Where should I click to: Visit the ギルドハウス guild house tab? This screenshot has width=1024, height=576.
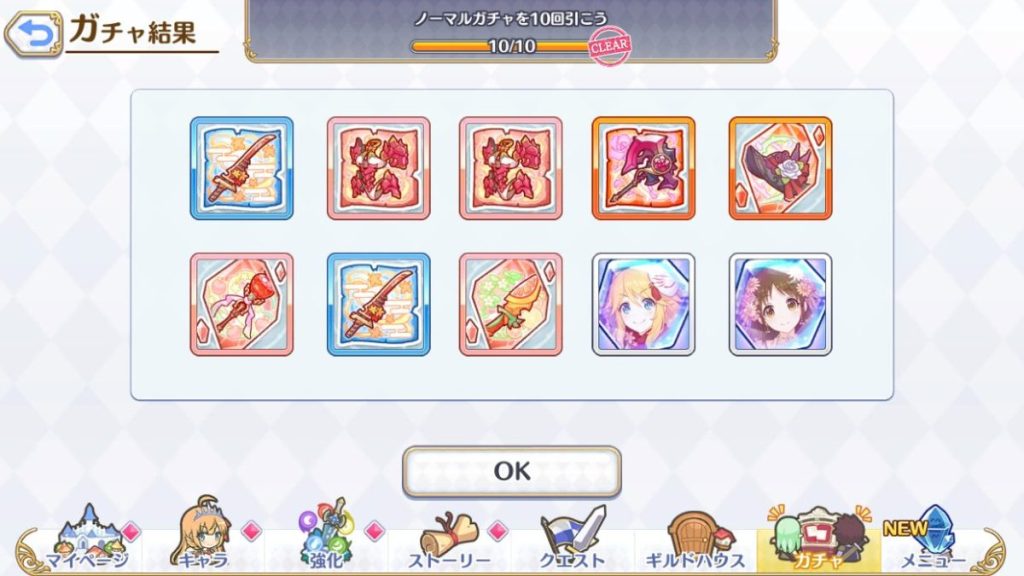tap(697, 541)
